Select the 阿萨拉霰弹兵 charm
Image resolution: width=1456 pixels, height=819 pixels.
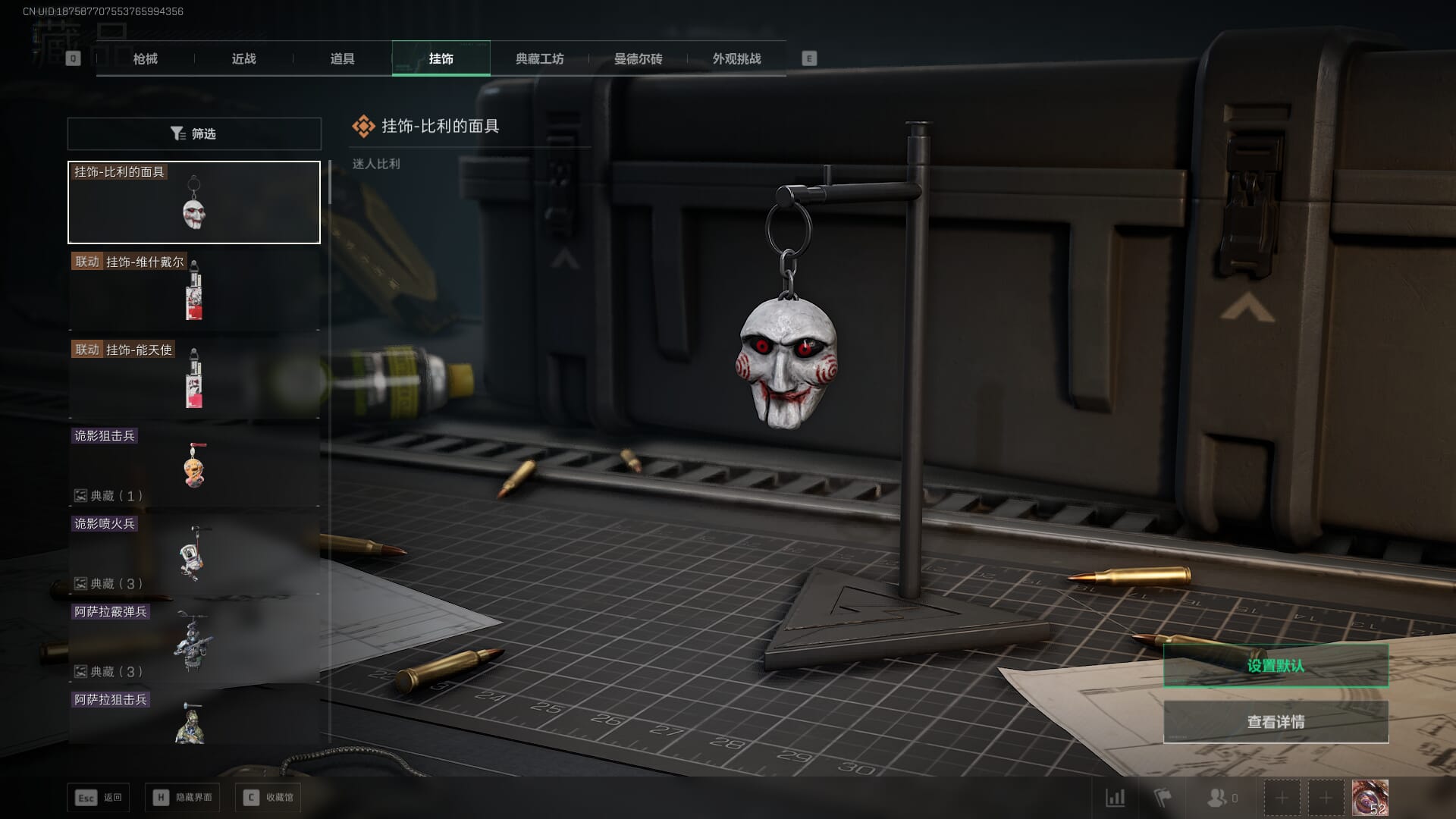point(194,642)
